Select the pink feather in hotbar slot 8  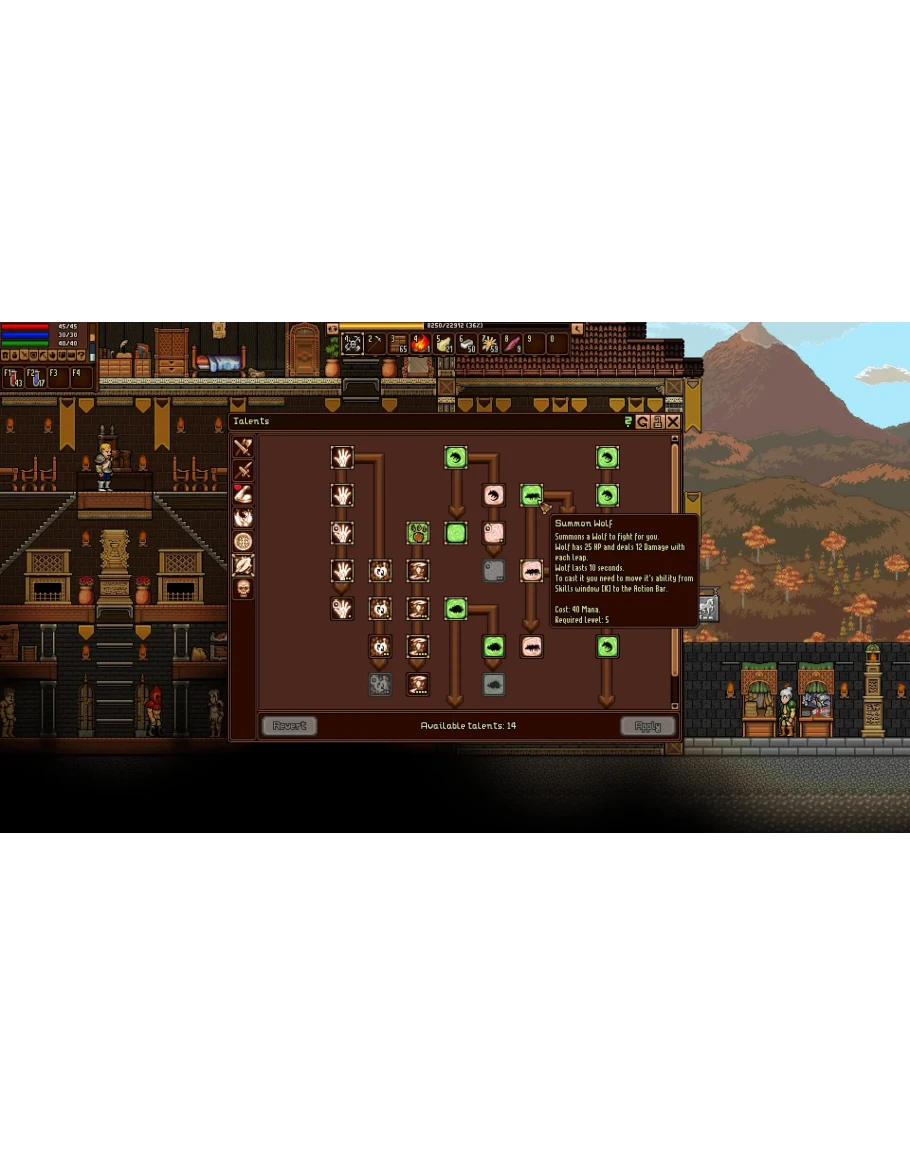512,344
